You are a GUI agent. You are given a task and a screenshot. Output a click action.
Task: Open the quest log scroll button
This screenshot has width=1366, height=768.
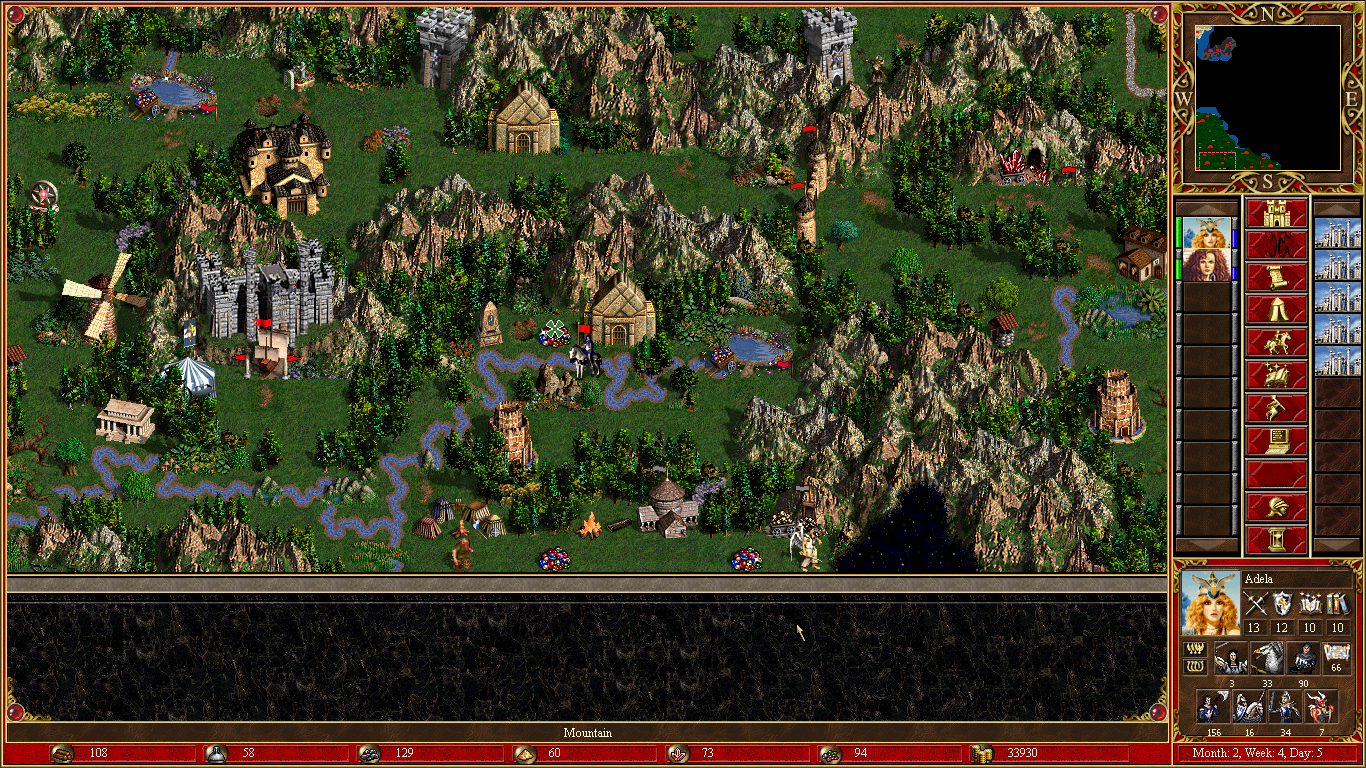[1276, 277]
